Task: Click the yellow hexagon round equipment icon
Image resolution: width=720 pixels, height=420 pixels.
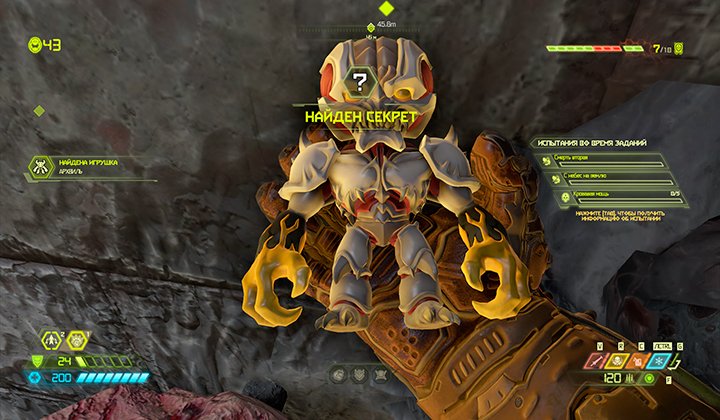Action: [x=76, y=341]
